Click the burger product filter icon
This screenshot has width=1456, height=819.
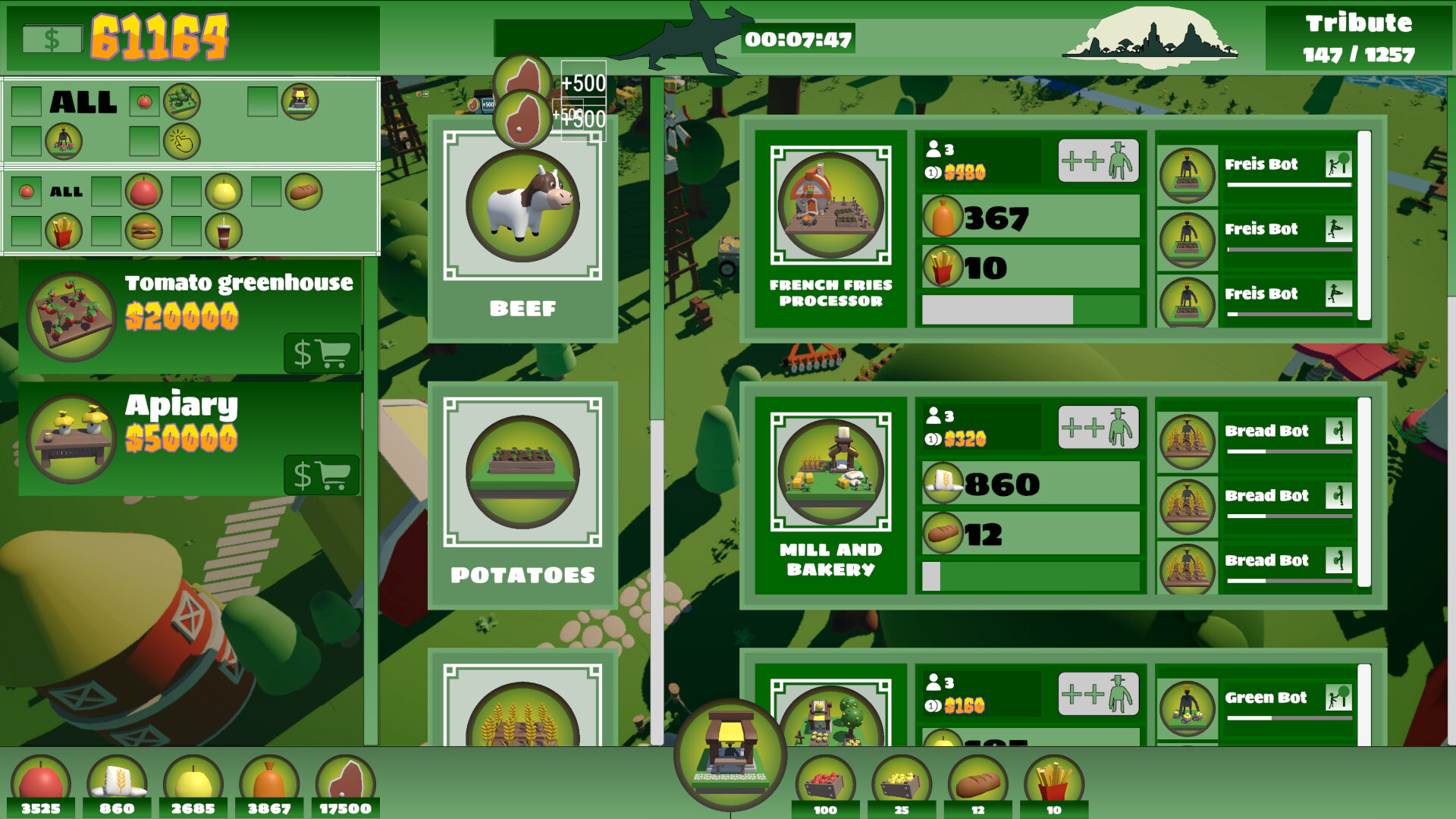pos(143,231)
